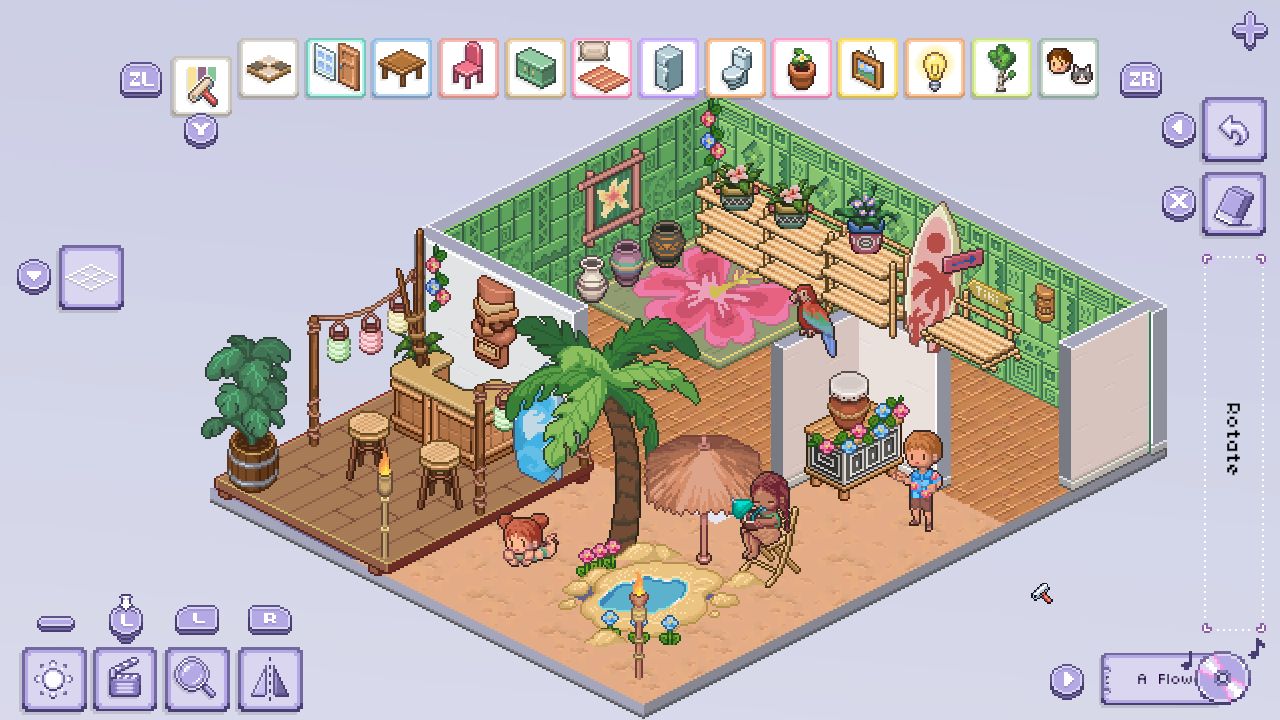The image size is (1280, 720).
Task: Select the toilet bathroom category
Action: click(x=735, y=70)
